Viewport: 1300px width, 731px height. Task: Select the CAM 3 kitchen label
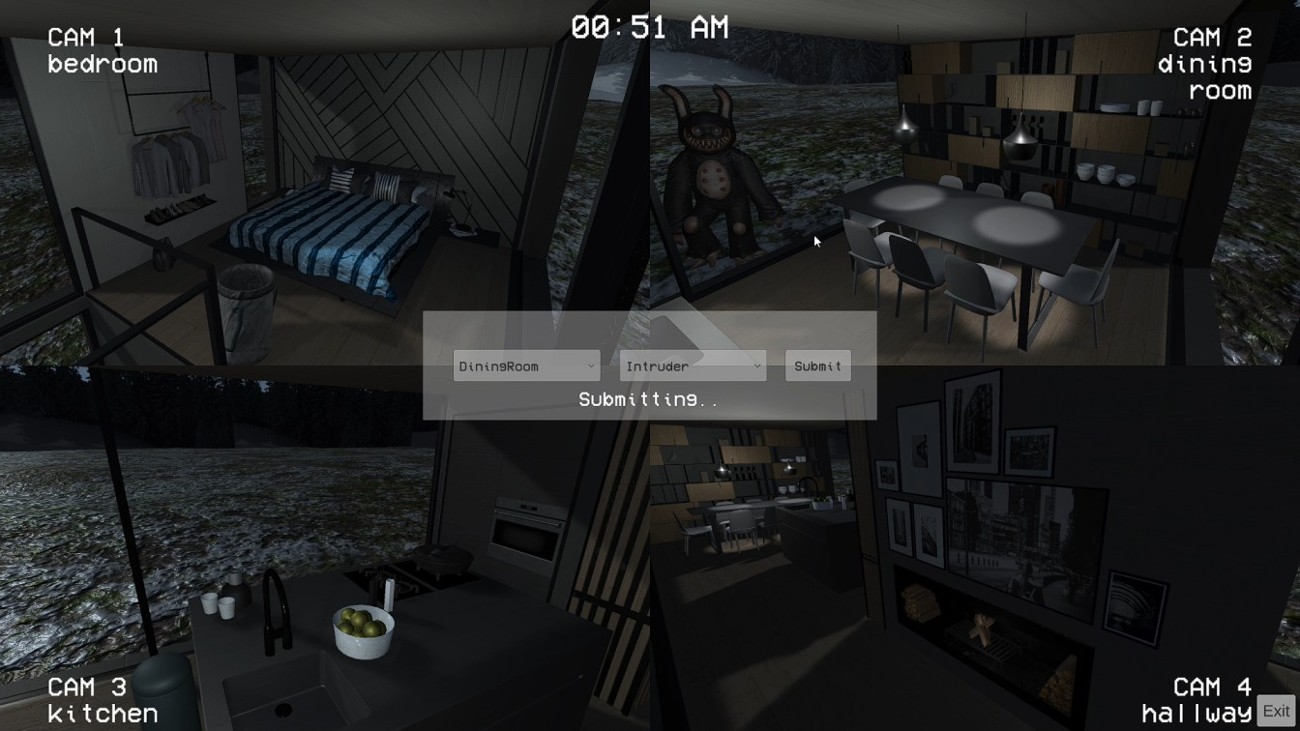[103, 700]
